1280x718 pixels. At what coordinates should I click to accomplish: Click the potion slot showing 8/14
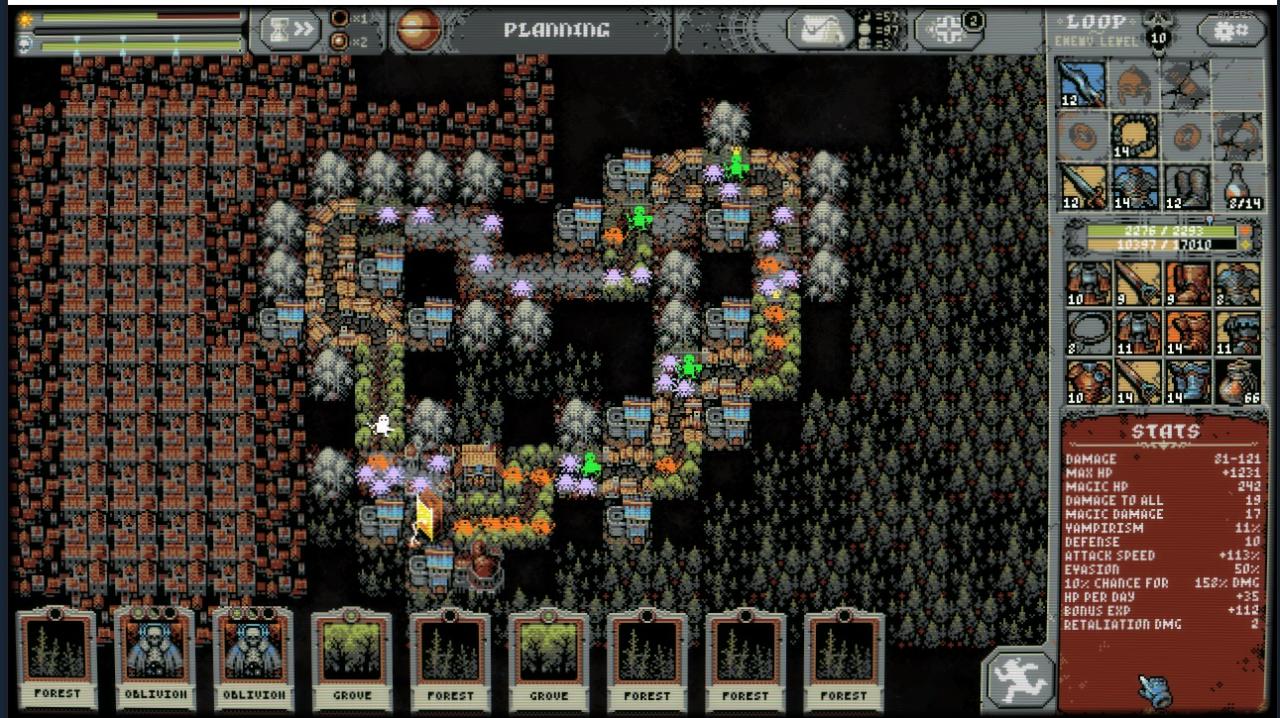(x=1239, y=186)
